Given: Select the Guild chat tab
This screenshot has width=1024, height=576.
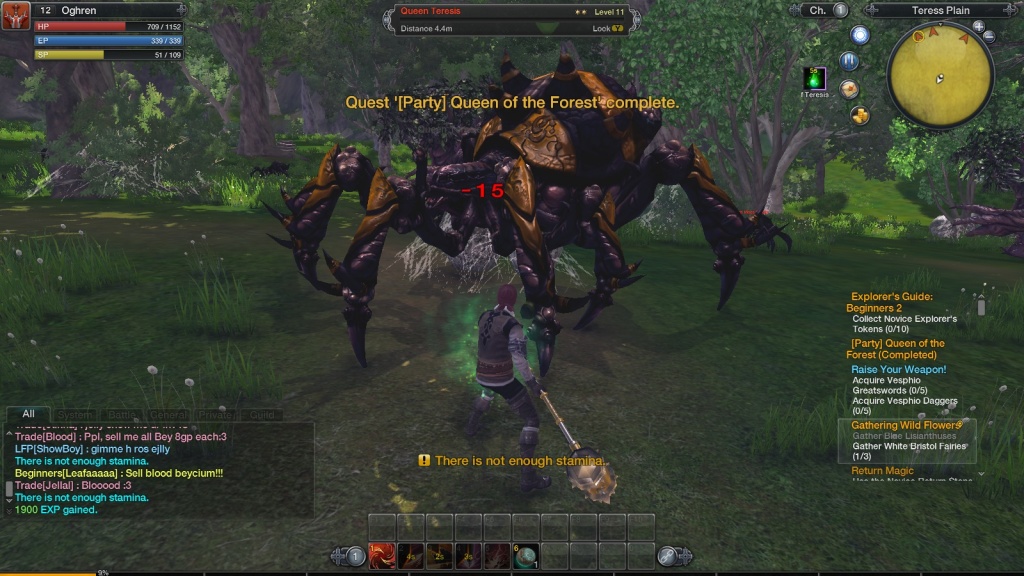Looking at the screenshot, I should pos(262,414).
